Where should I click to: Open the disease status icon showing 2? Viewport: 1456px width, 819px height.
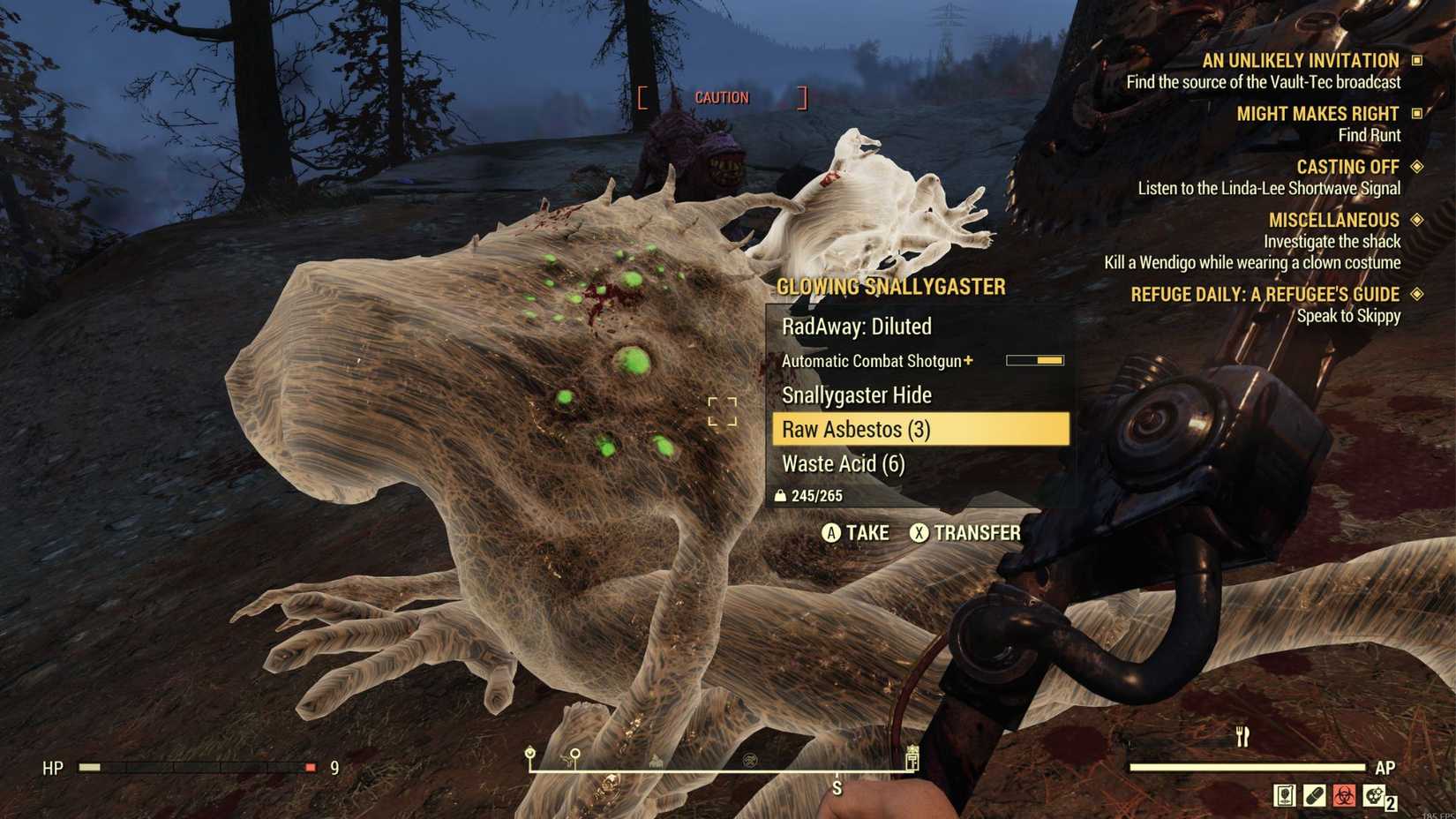[x=1373, y=796]
